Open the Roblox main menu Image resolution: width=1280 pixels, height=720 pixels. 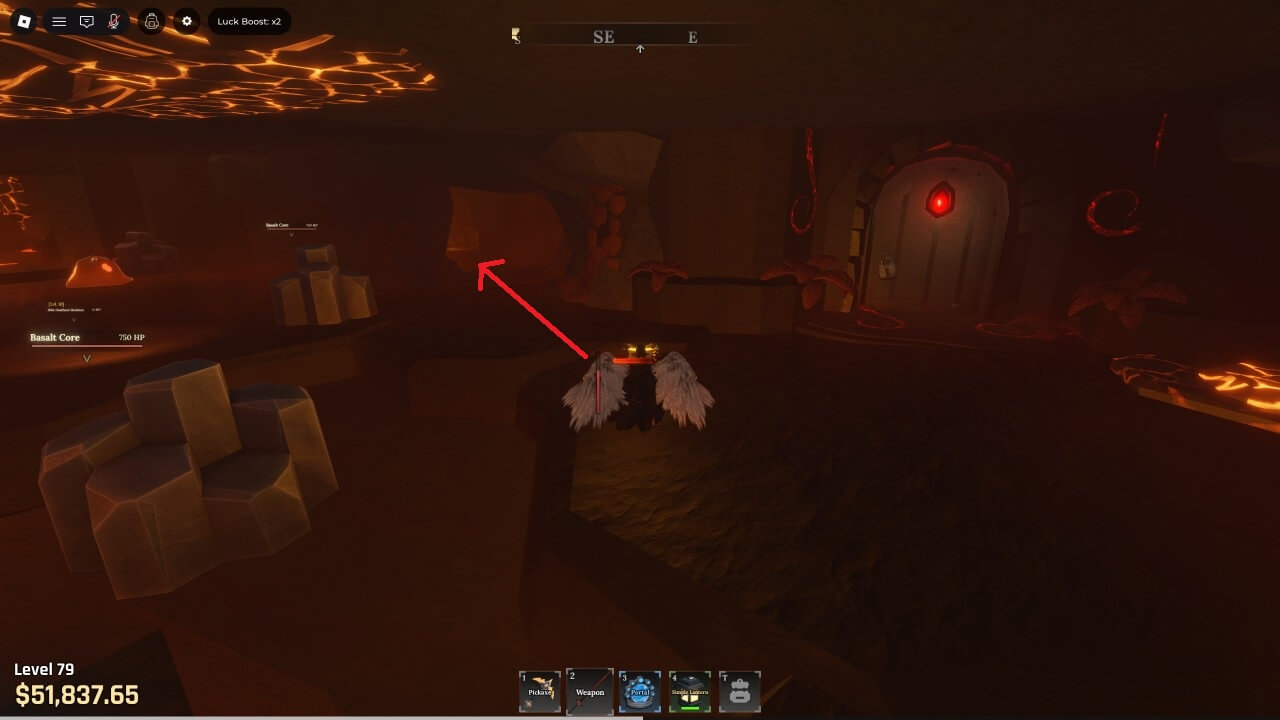tap(23, 21)
